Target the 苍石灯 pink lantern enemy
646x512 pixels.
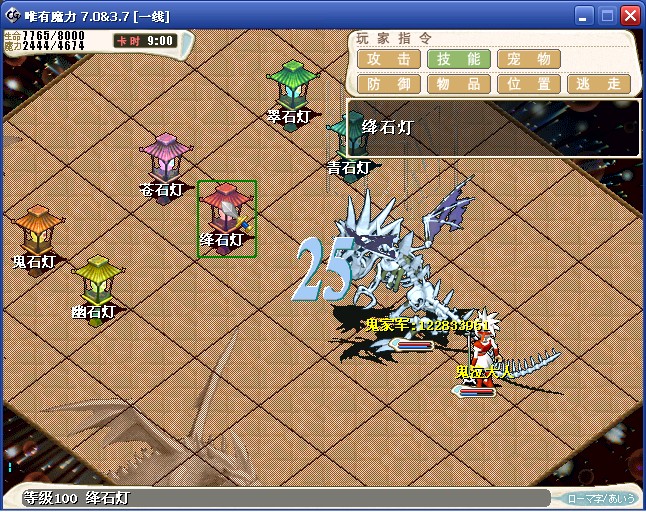tap(166, 158)
